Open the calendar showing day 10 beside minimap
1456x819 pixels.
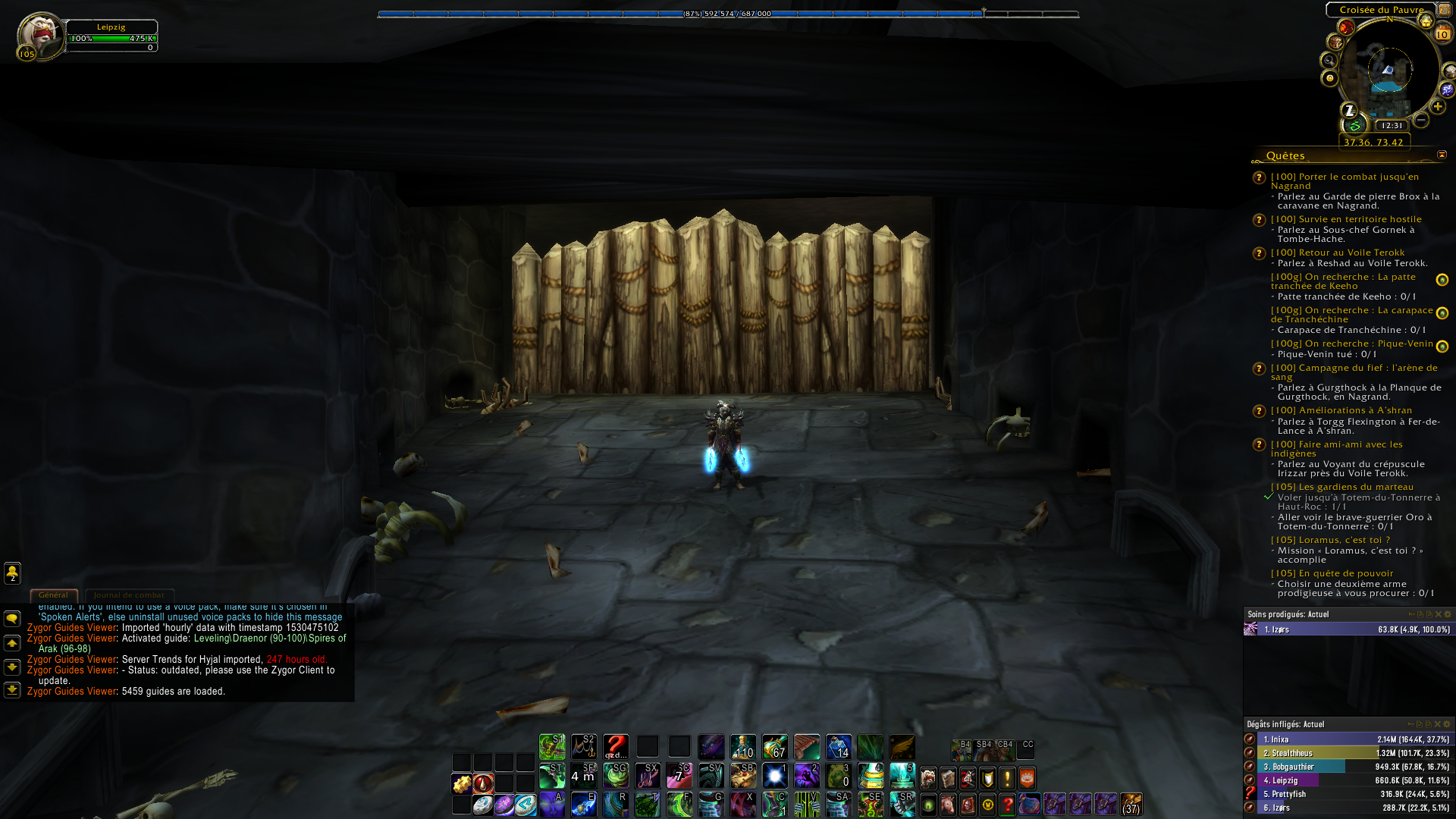pos(1443,33)
